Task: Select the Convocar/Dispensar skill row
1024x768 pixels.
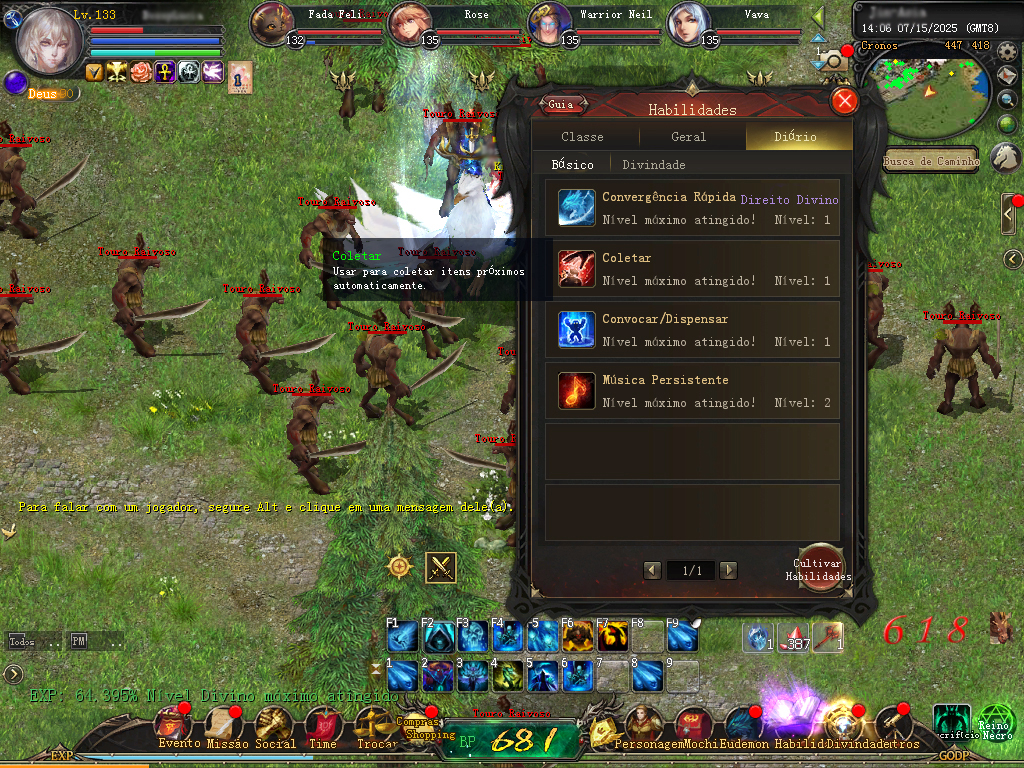Action: (692, 329)
